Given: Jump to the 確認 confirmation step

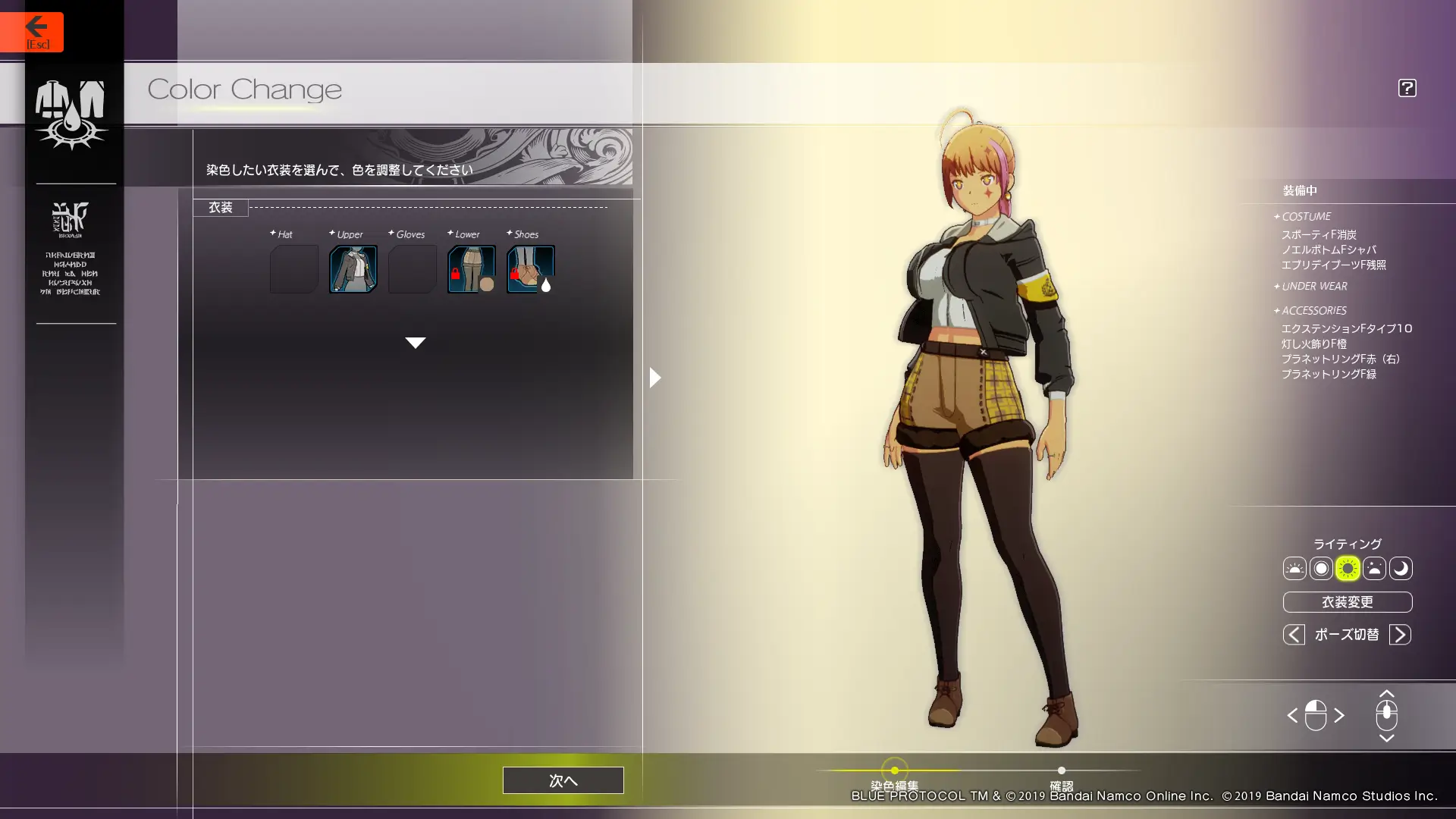Looking at the screenshot, I should (1061, 771).
